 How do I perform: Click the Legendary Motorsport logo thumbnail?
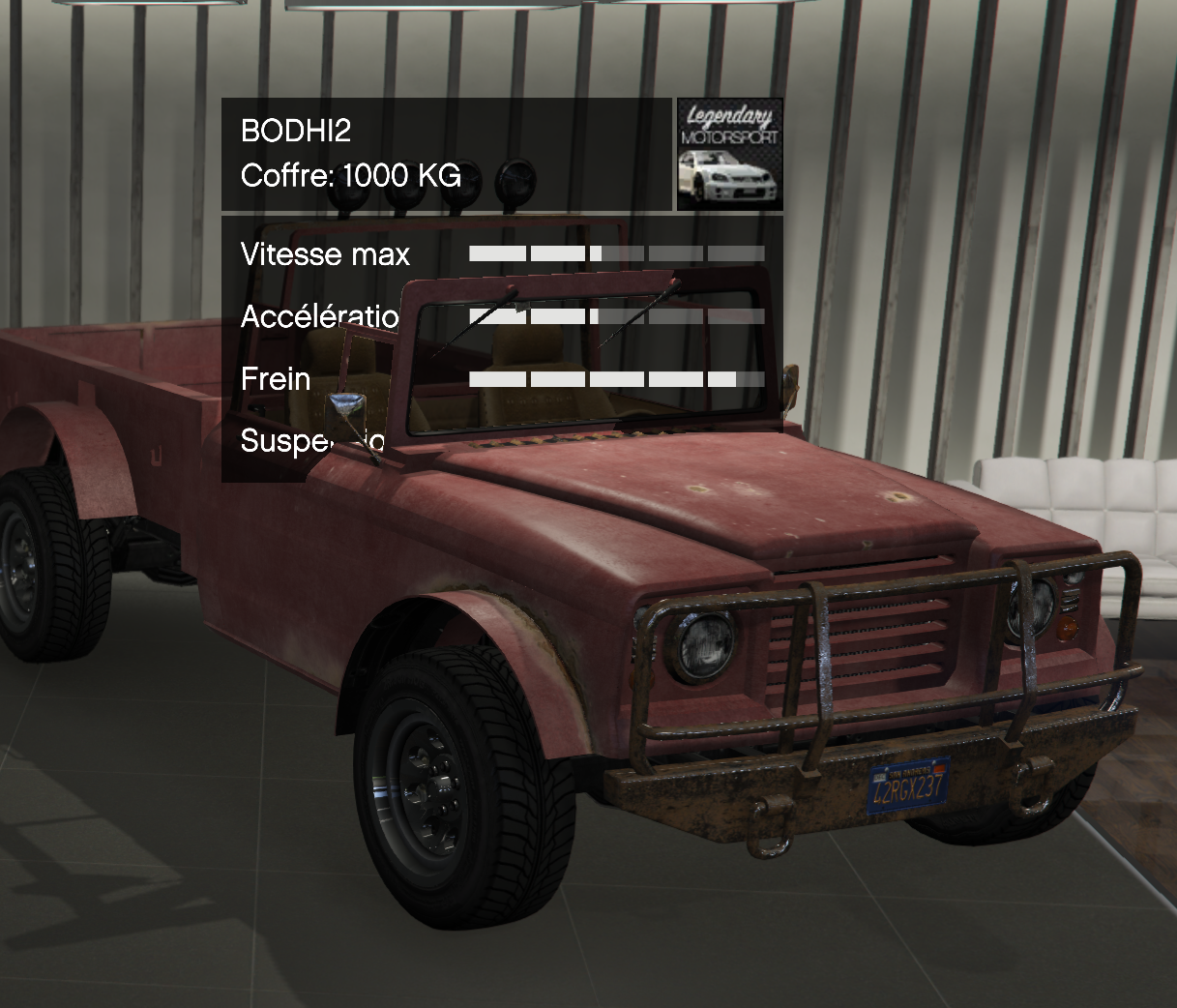[x=729, y=154]
